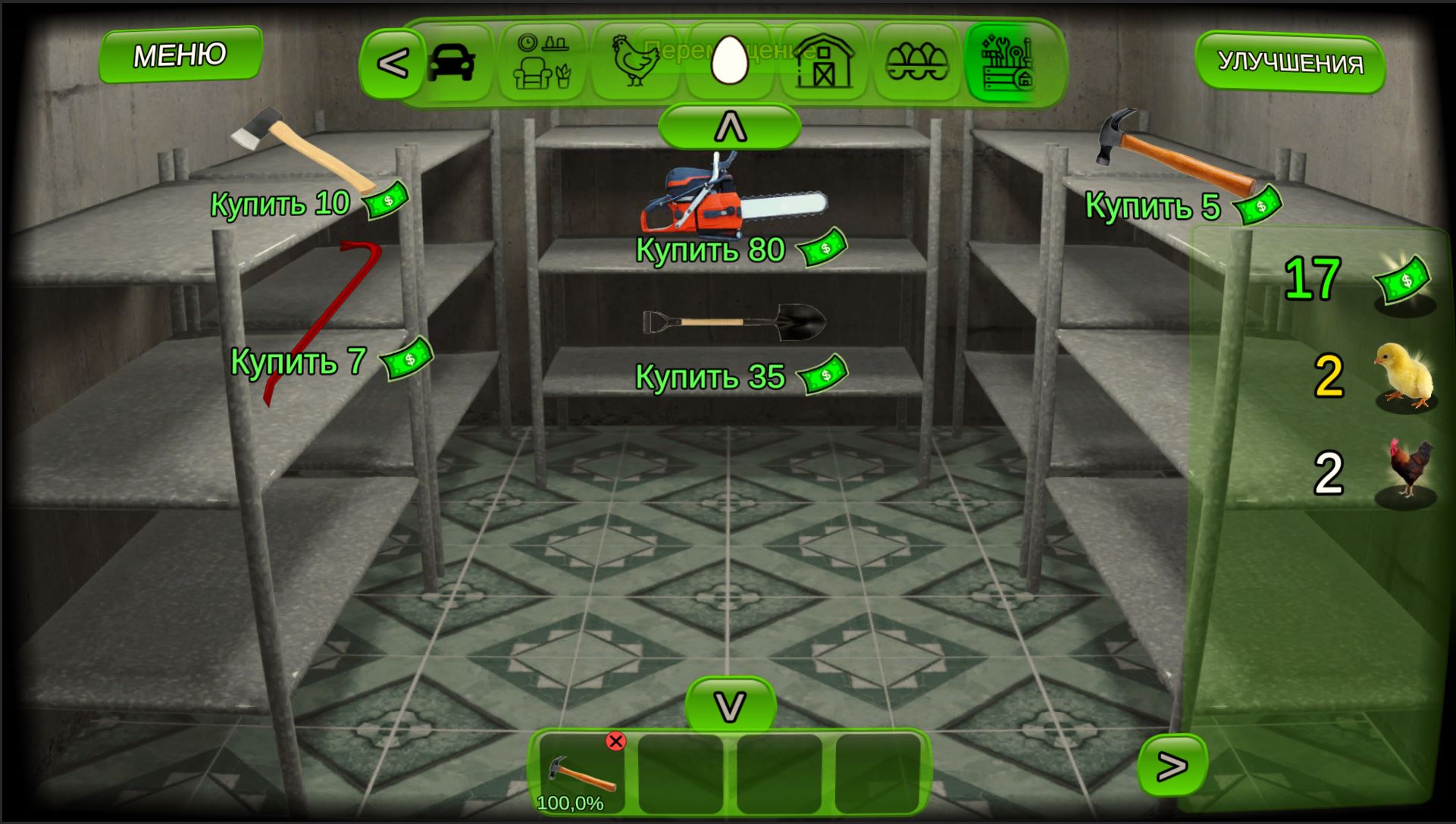Open the МЕНЮ button

[x=180, y=53]
